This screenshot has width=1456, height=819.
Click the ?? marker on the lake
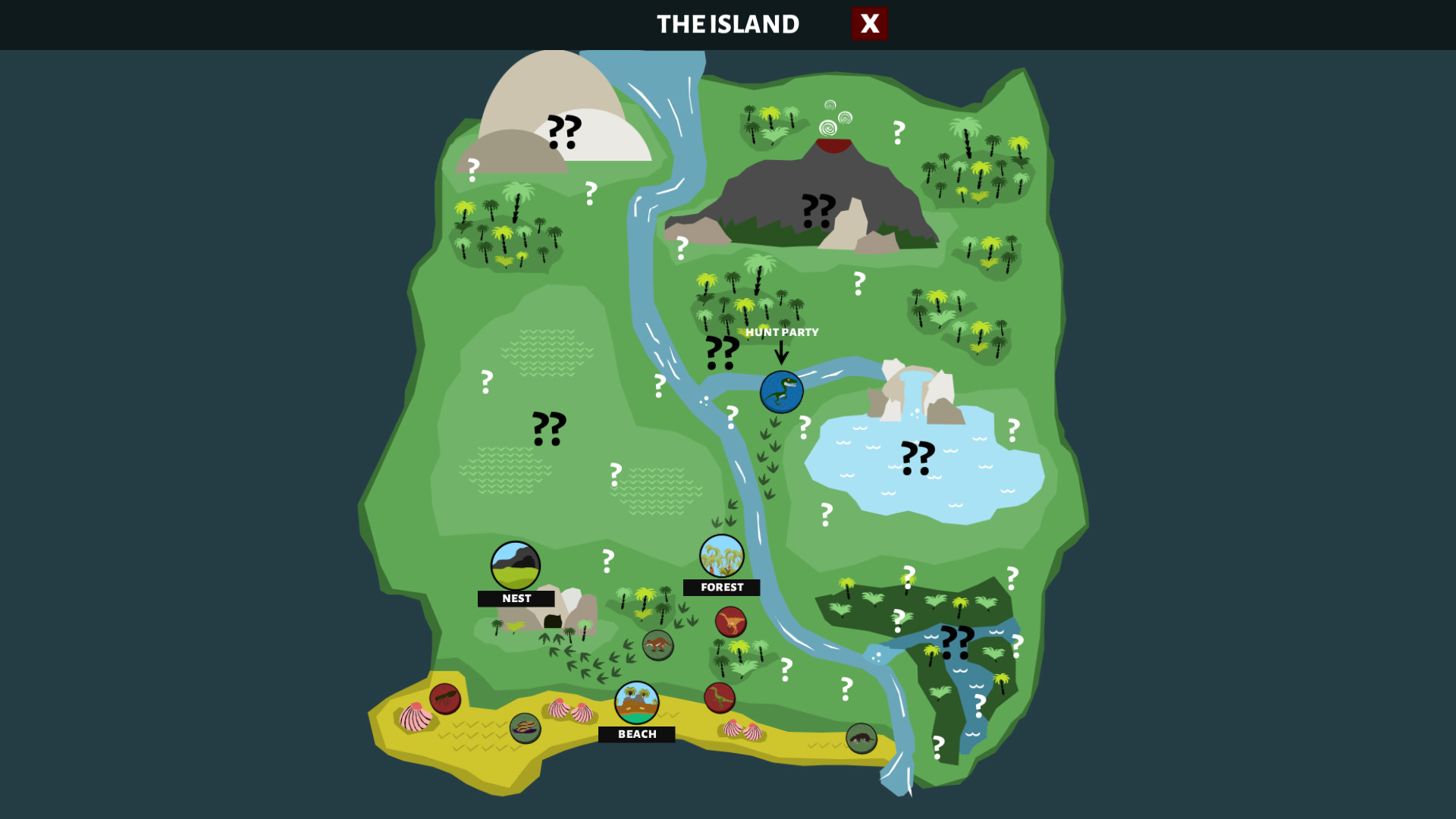click(918, 457)
